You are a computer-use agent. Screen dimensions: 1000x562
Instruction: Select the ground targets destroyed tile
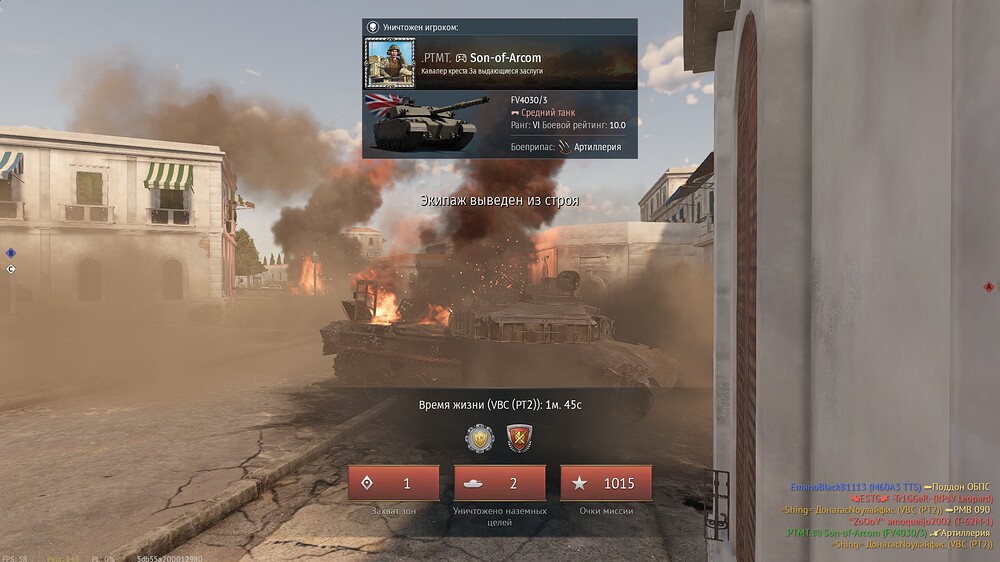499,483
